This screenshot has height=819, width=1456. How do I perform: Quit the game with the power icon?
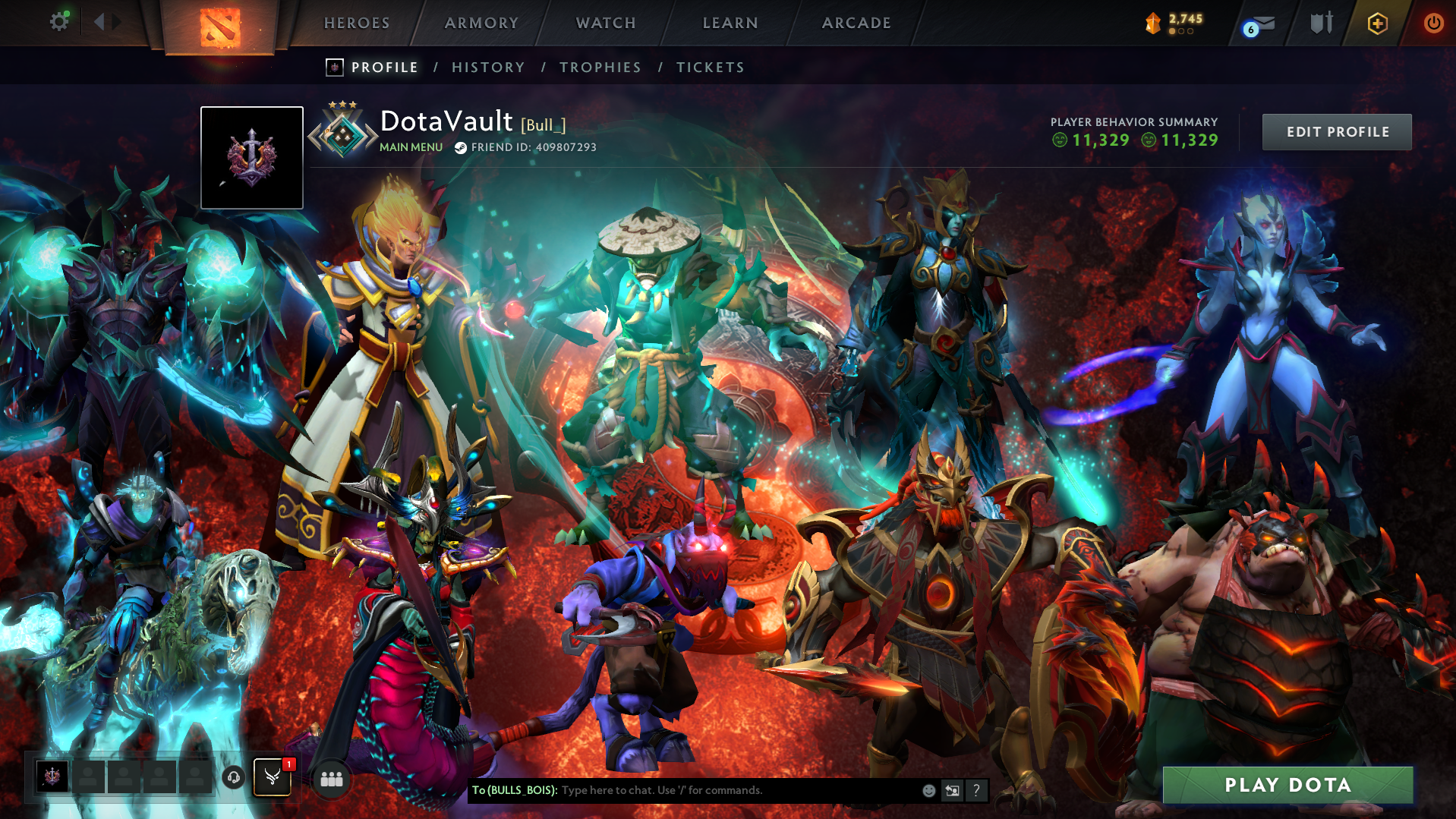(x=1433, y=24)
